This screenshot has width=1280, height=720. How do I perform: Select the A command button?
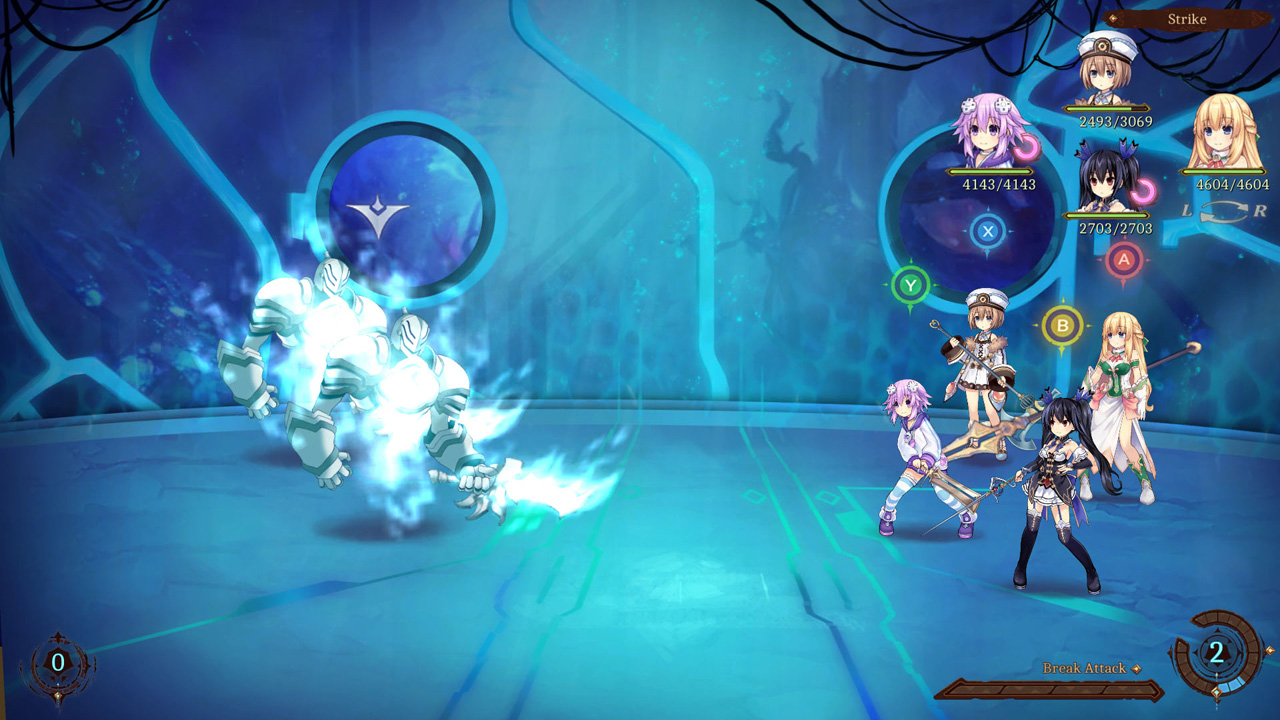[x=1122, y=258]
